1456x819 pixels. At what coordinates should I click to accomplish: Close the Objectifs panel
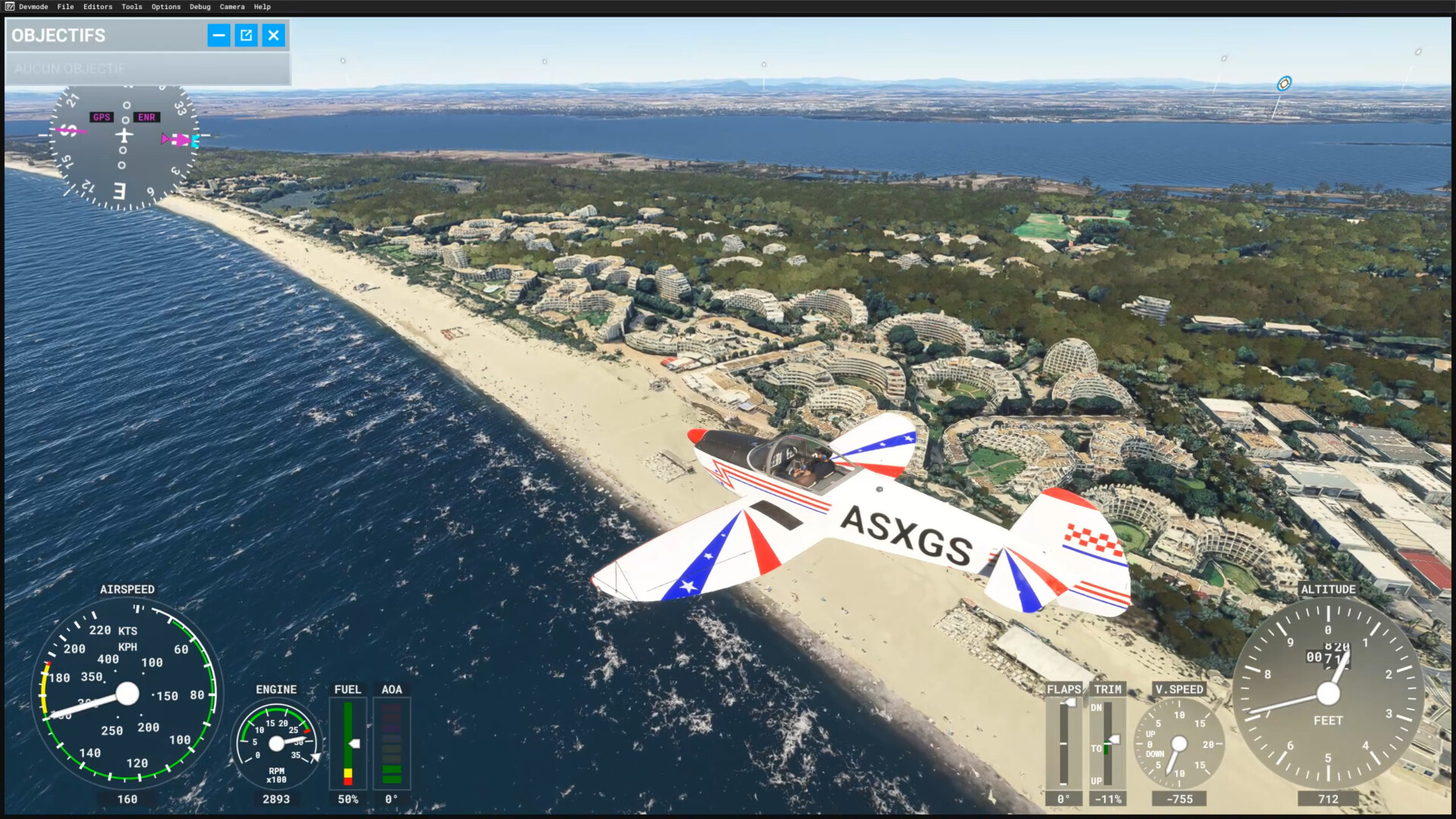click(x=274, y=35)
